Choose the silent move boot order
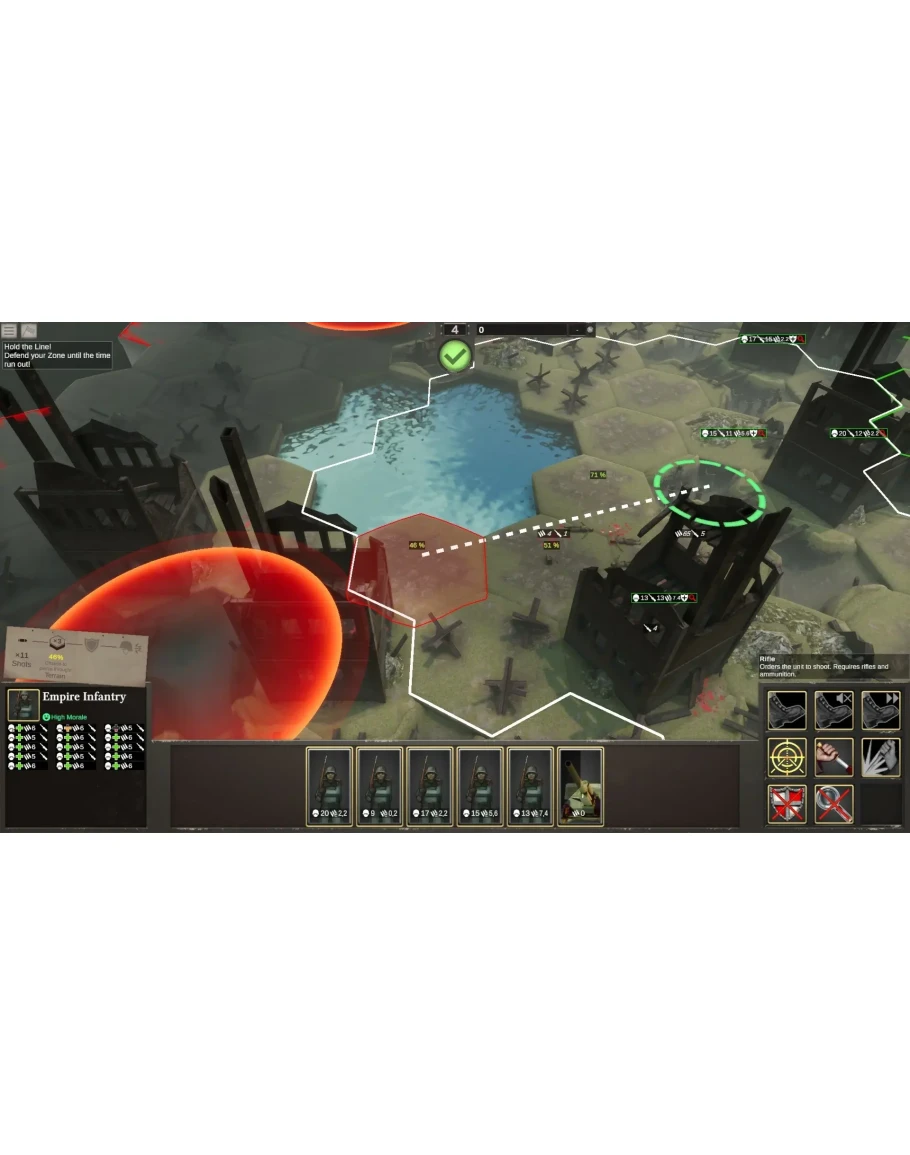Viewport: 910px width, 1155px height. [833, 711]
